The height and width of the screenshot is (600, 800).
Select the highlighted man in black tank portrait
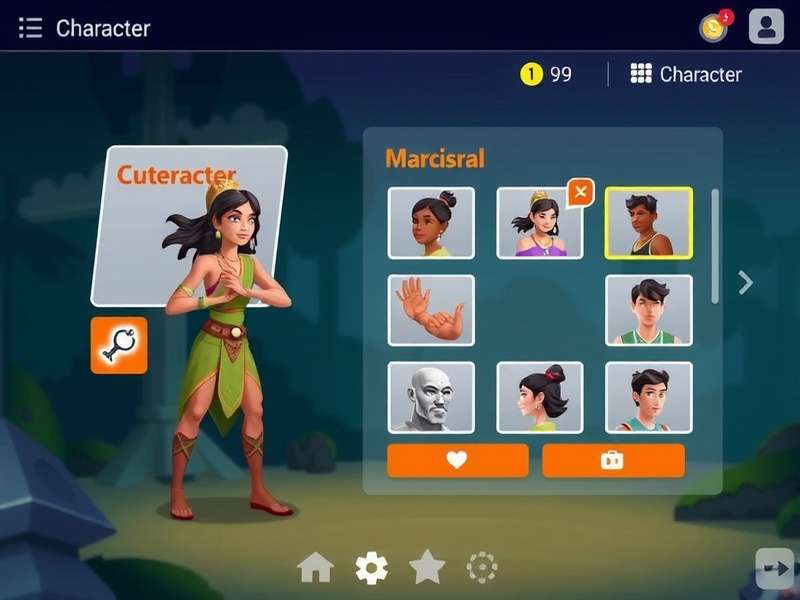tap(648, 223)
